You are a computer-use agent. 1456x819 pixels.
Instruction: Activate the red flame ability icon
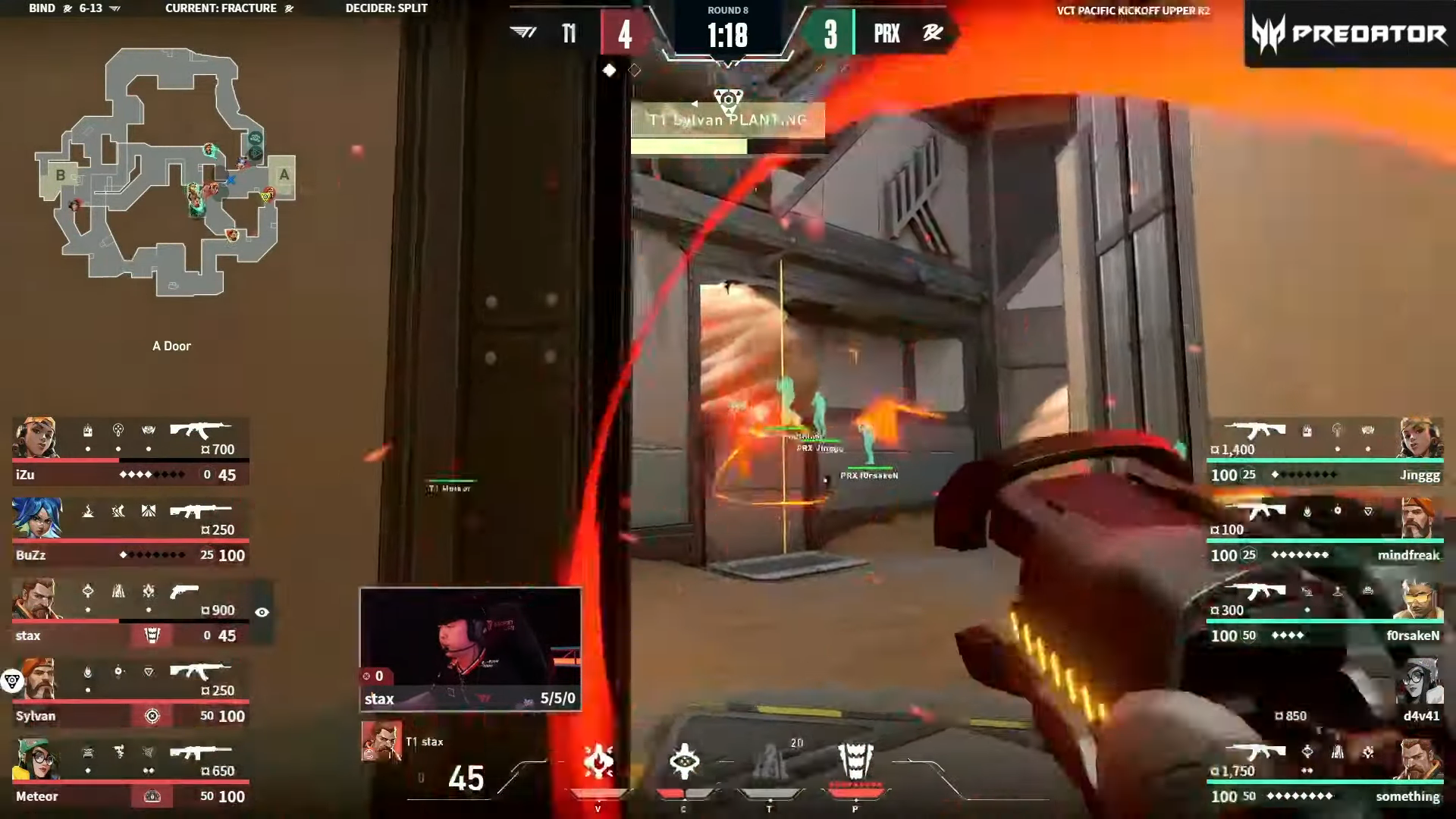598,761
